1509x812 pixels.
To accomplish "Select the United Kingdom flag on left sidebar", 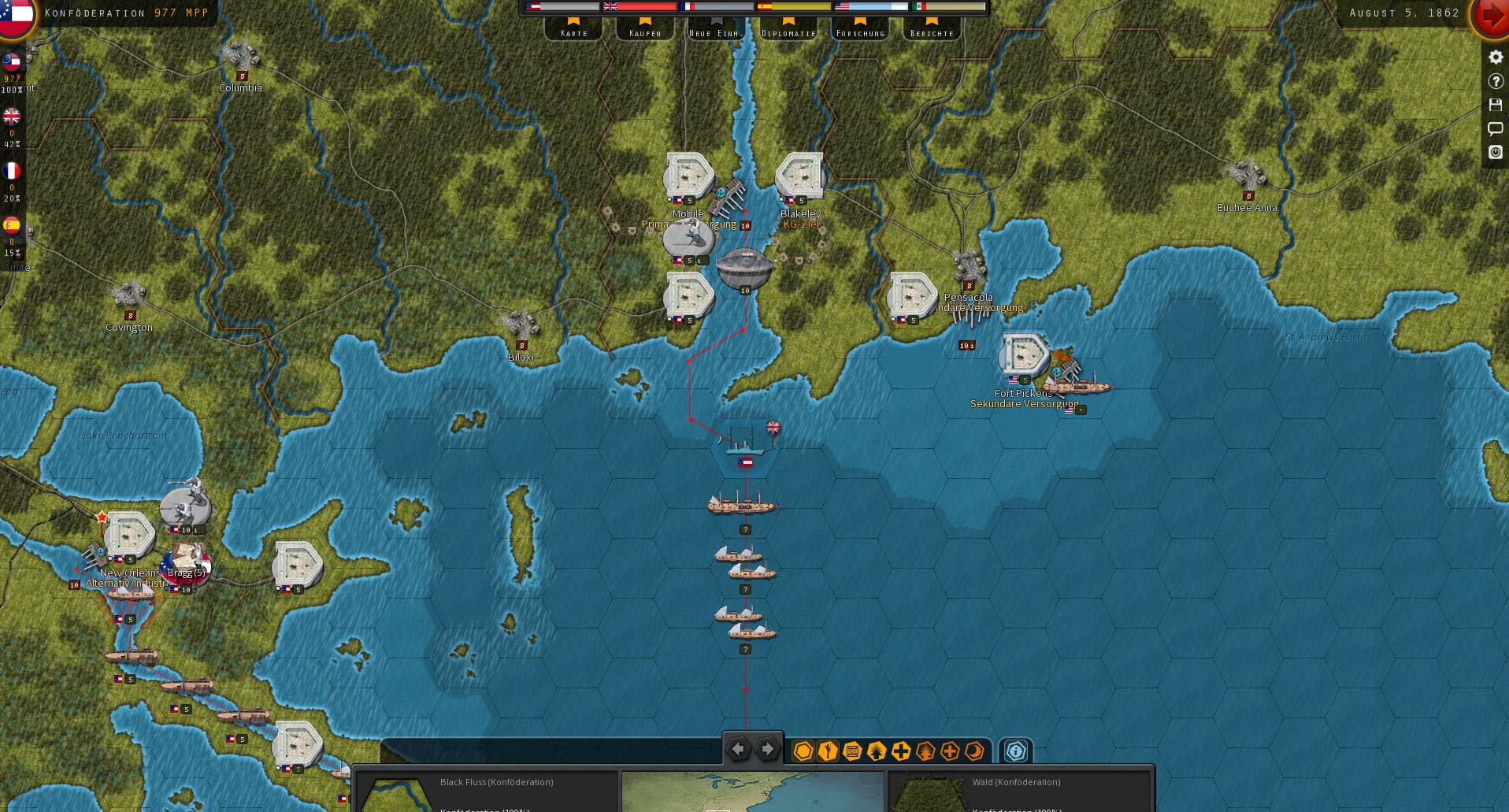I will (x=12, y=117).
